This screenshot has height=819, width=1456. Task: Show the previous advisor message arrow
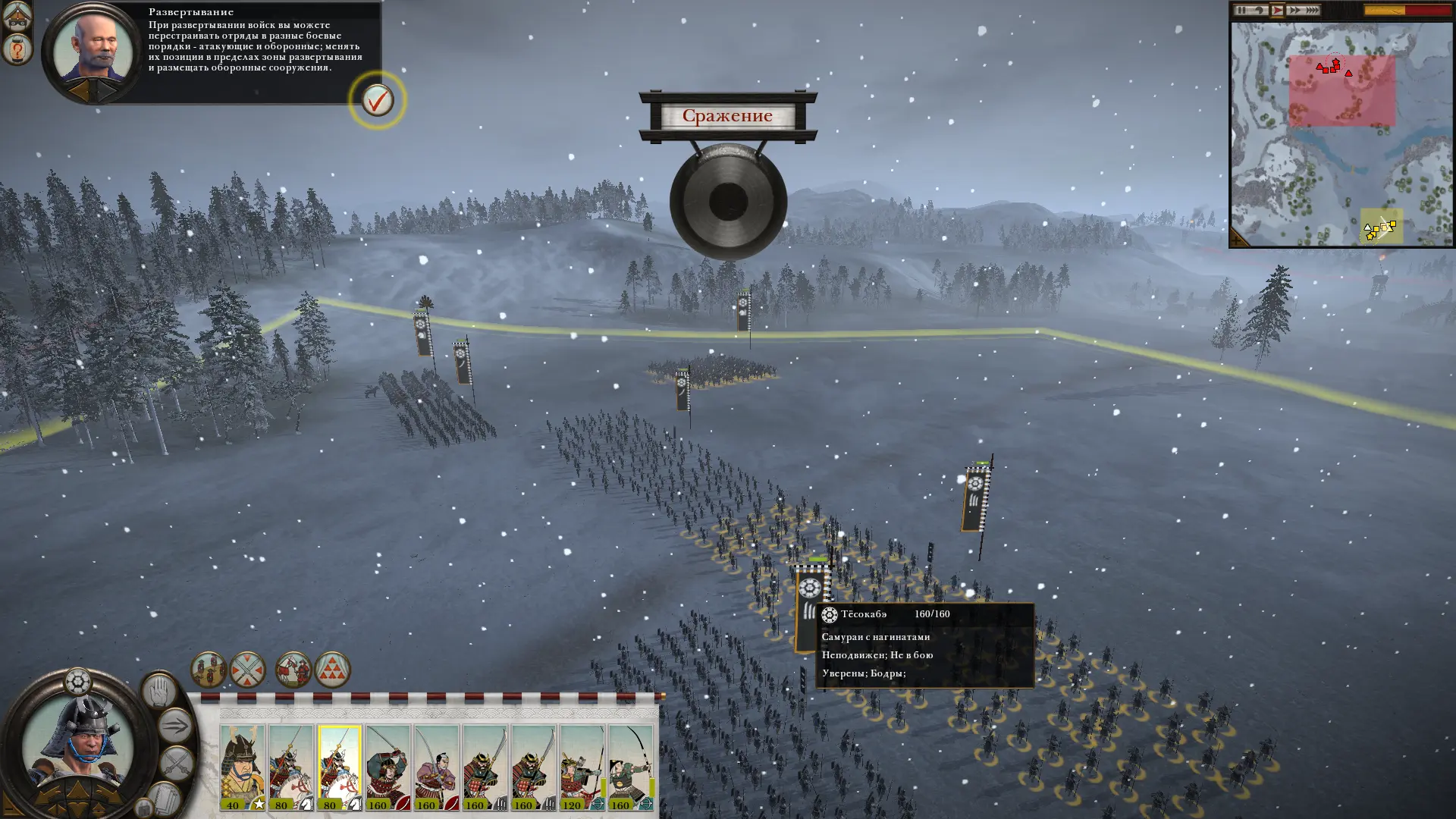tap(80, 91)
